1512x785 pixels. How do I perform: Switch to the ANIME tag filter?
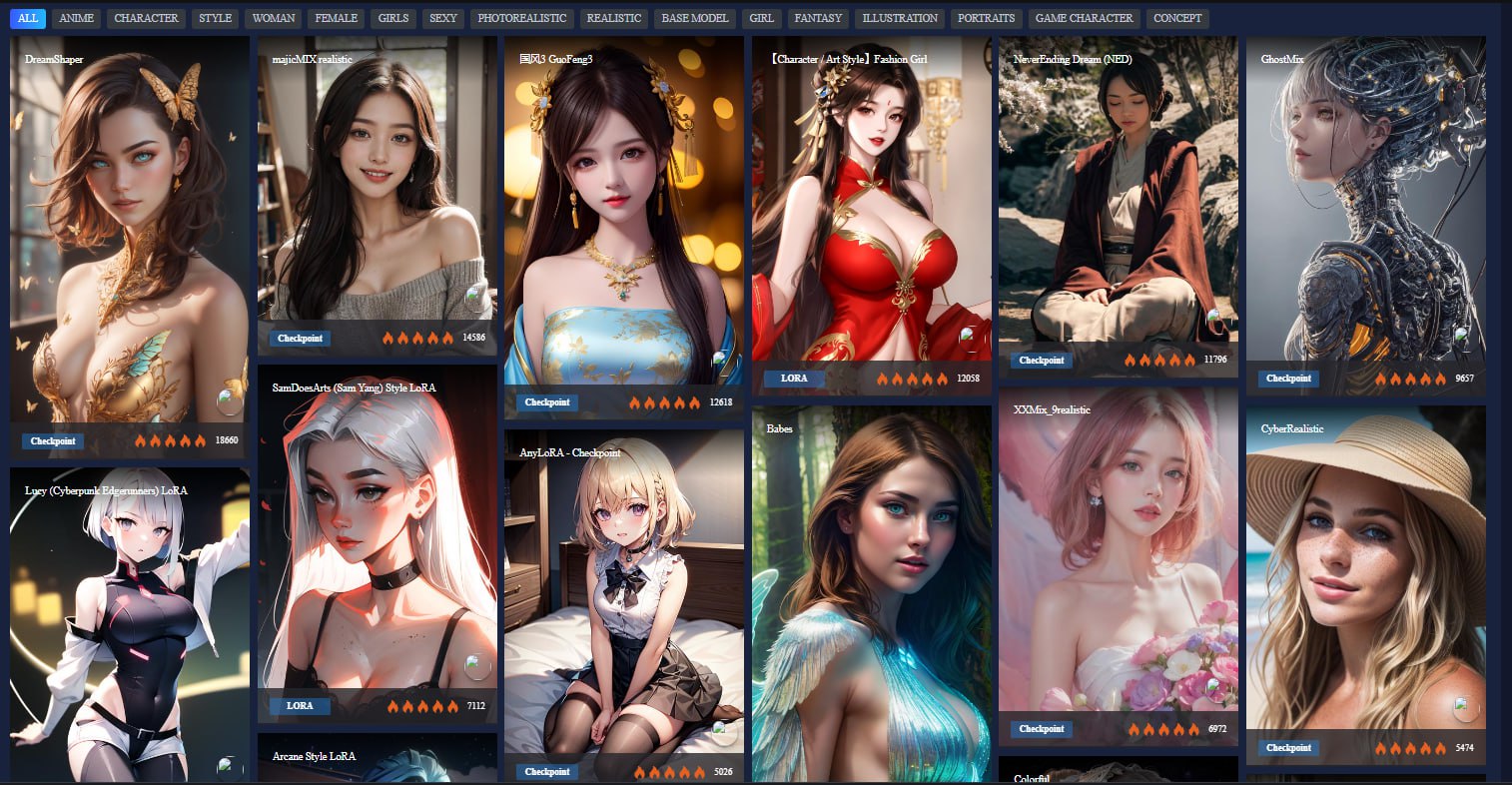(76, 18)
